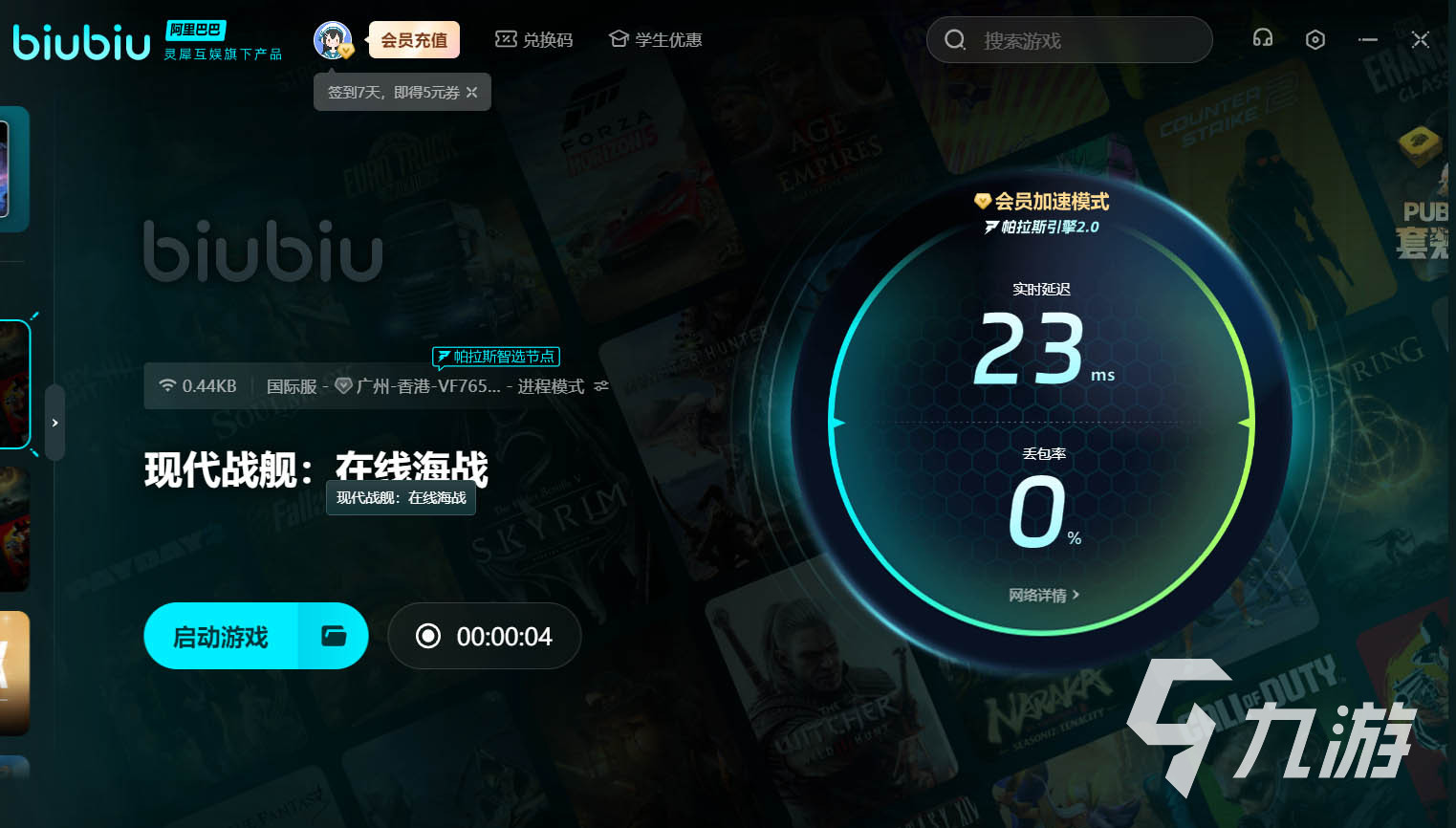Expand 网络详情 network details

point(1043,594)
